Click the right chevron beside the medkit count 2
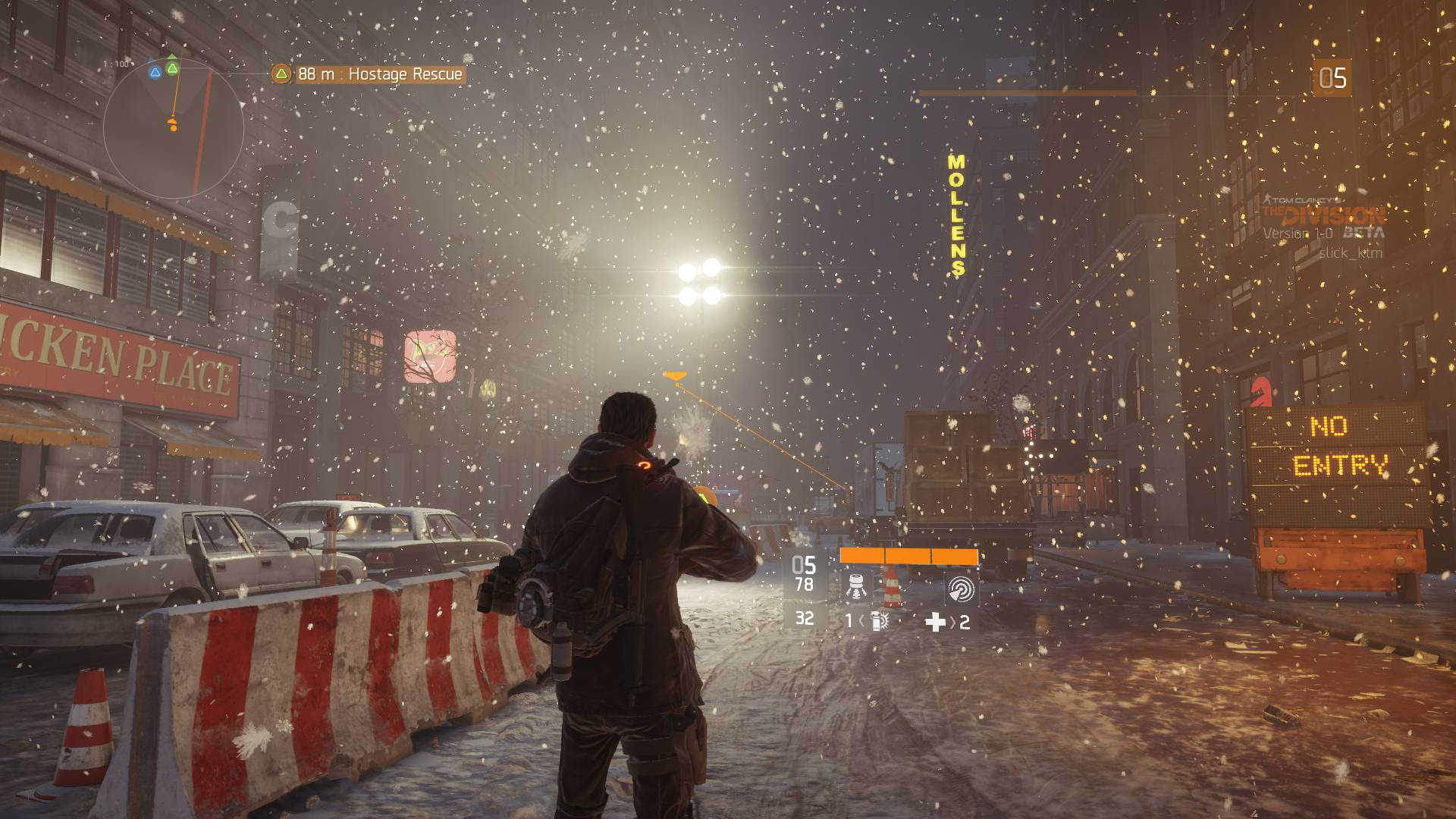Image resolution: width=1456 pixels, height=819 pixels. (954, 621)
